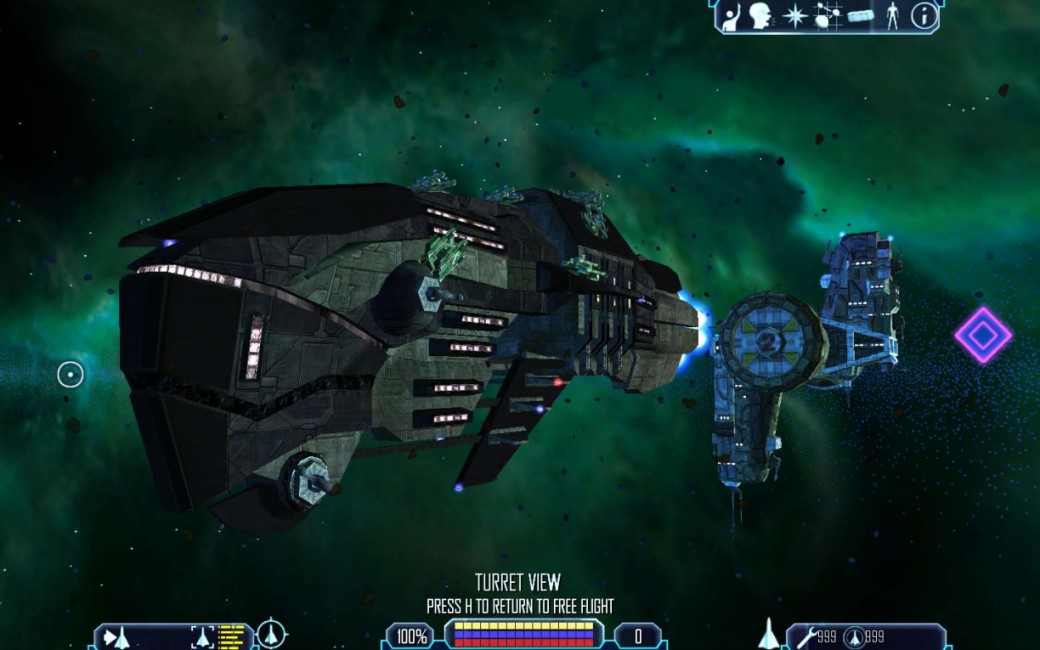Click the bracketed target ship icon
This screenshot has width=1040, height=650.
point(203,636)
